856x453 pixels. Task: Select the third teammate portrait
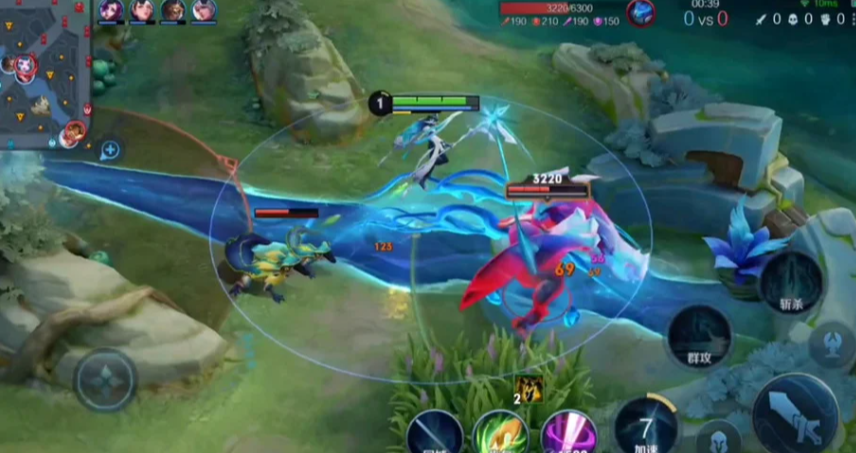point(173,11)
